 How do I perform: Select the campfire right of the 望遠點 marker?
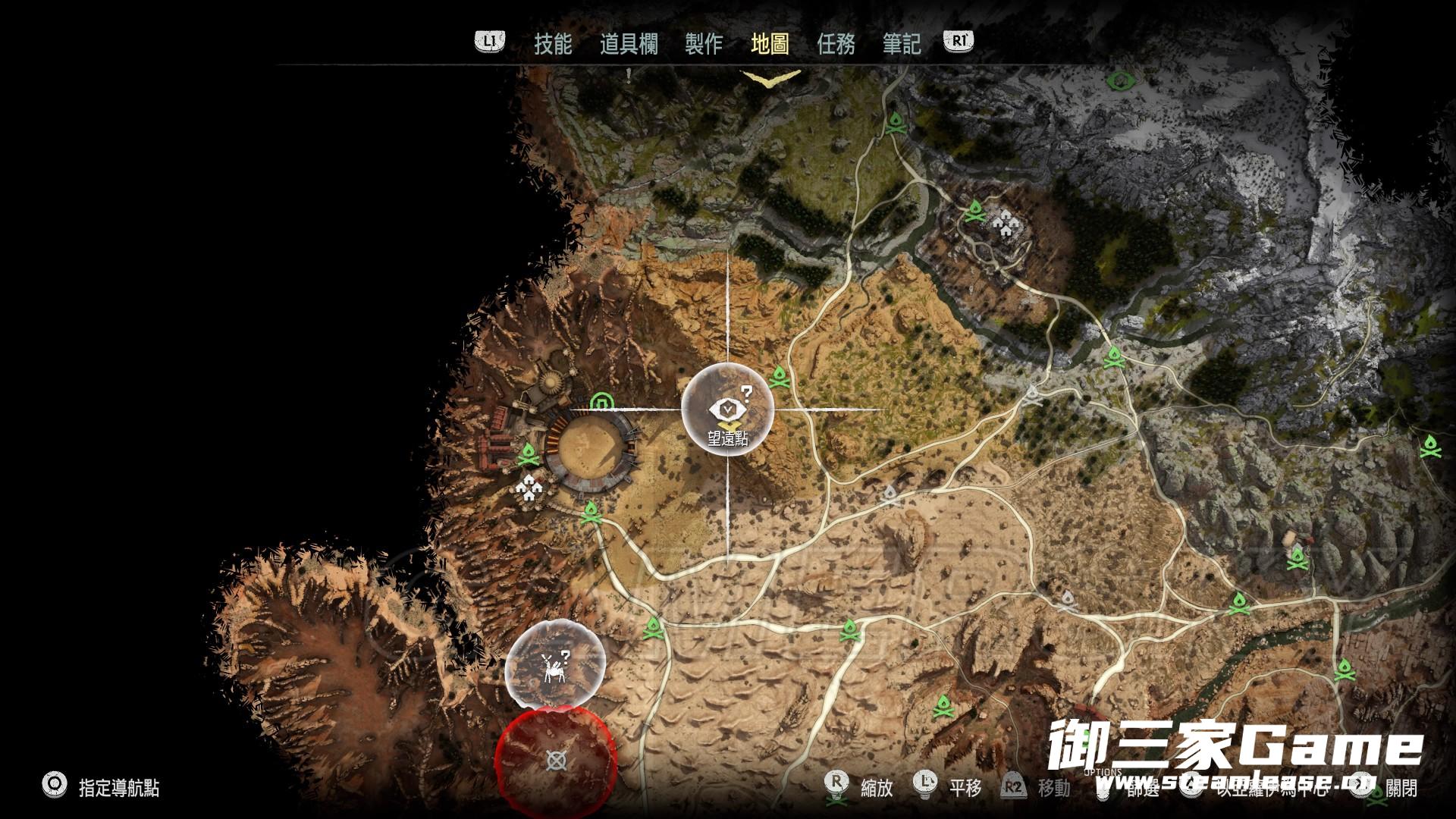pyautogui.click(x=780, y=376)
